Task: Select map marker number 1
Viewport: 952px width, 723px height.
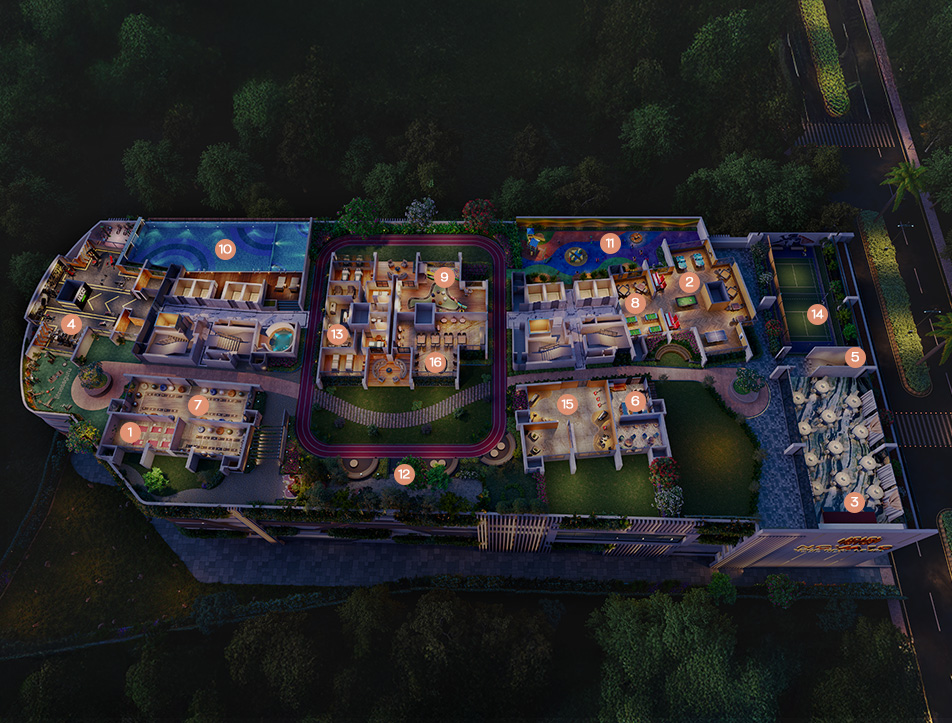Action: click(x=129, y=434)
